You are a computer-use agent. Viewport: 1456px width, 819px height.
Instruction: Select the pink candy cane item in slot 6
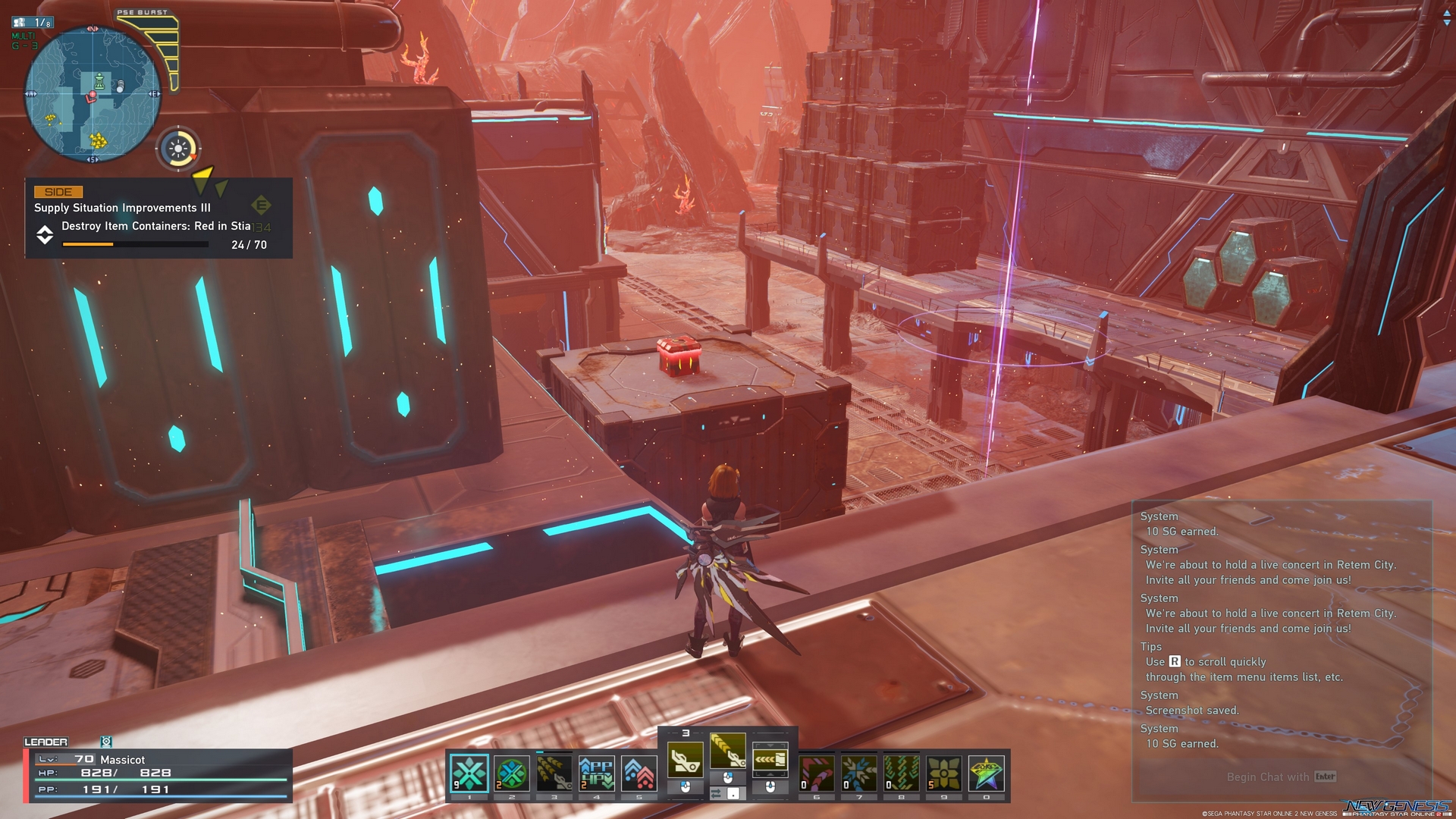816,773
